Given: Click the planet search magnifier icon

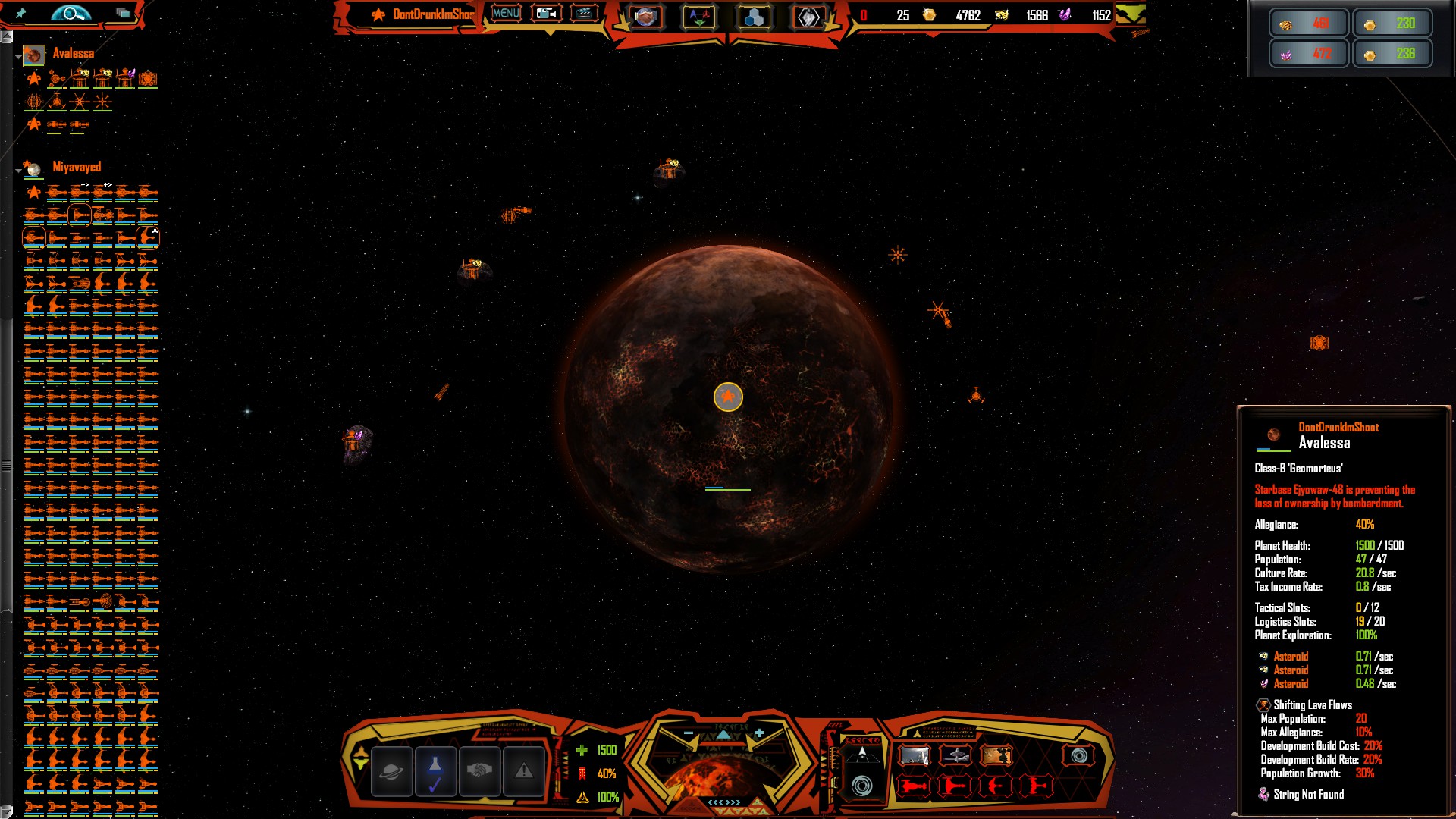Looking at the screenshot, I should (71, 13).
